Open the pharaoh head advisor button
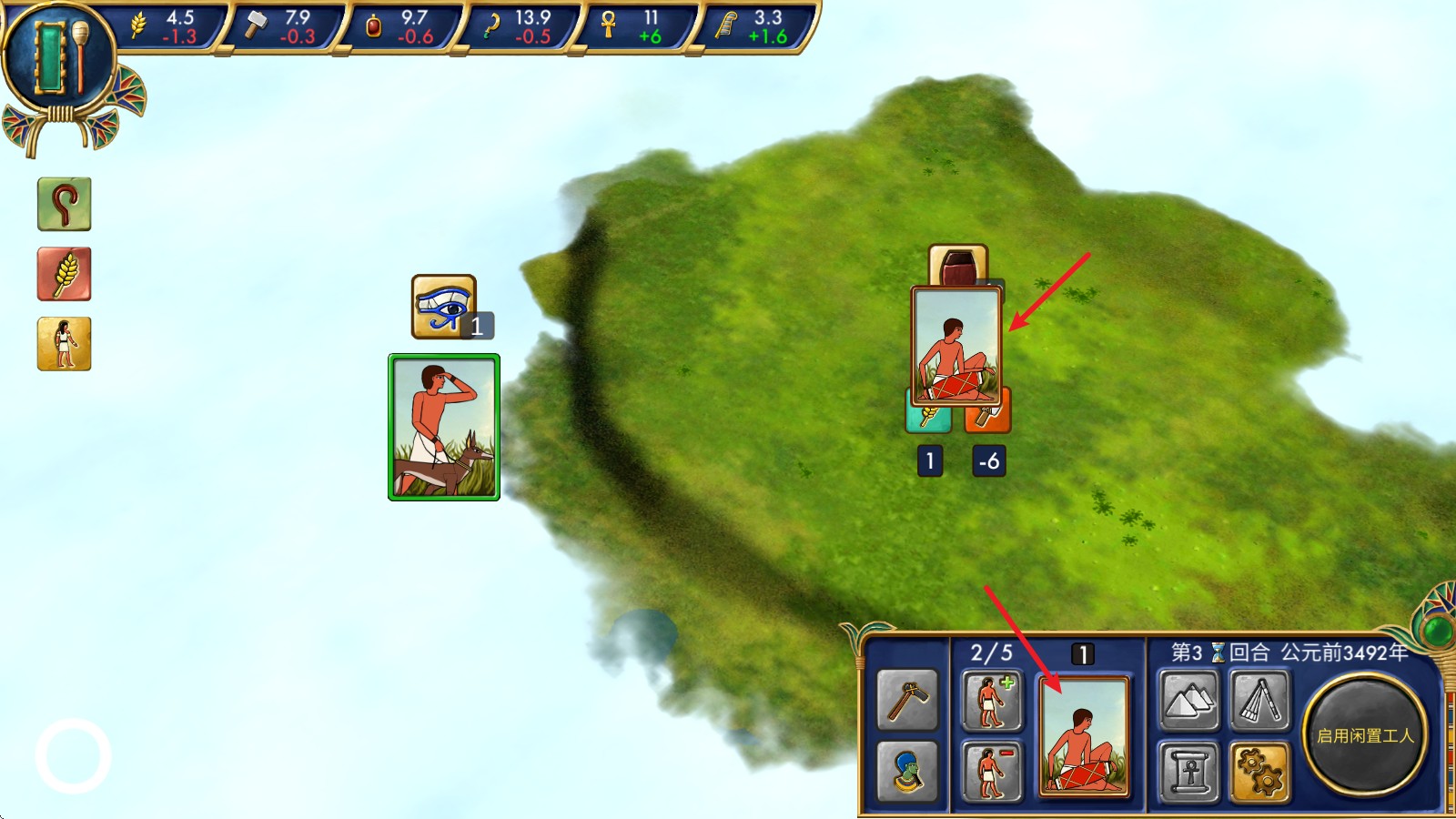Viewport: 1456px width, 819px height. tap(907, 772)
